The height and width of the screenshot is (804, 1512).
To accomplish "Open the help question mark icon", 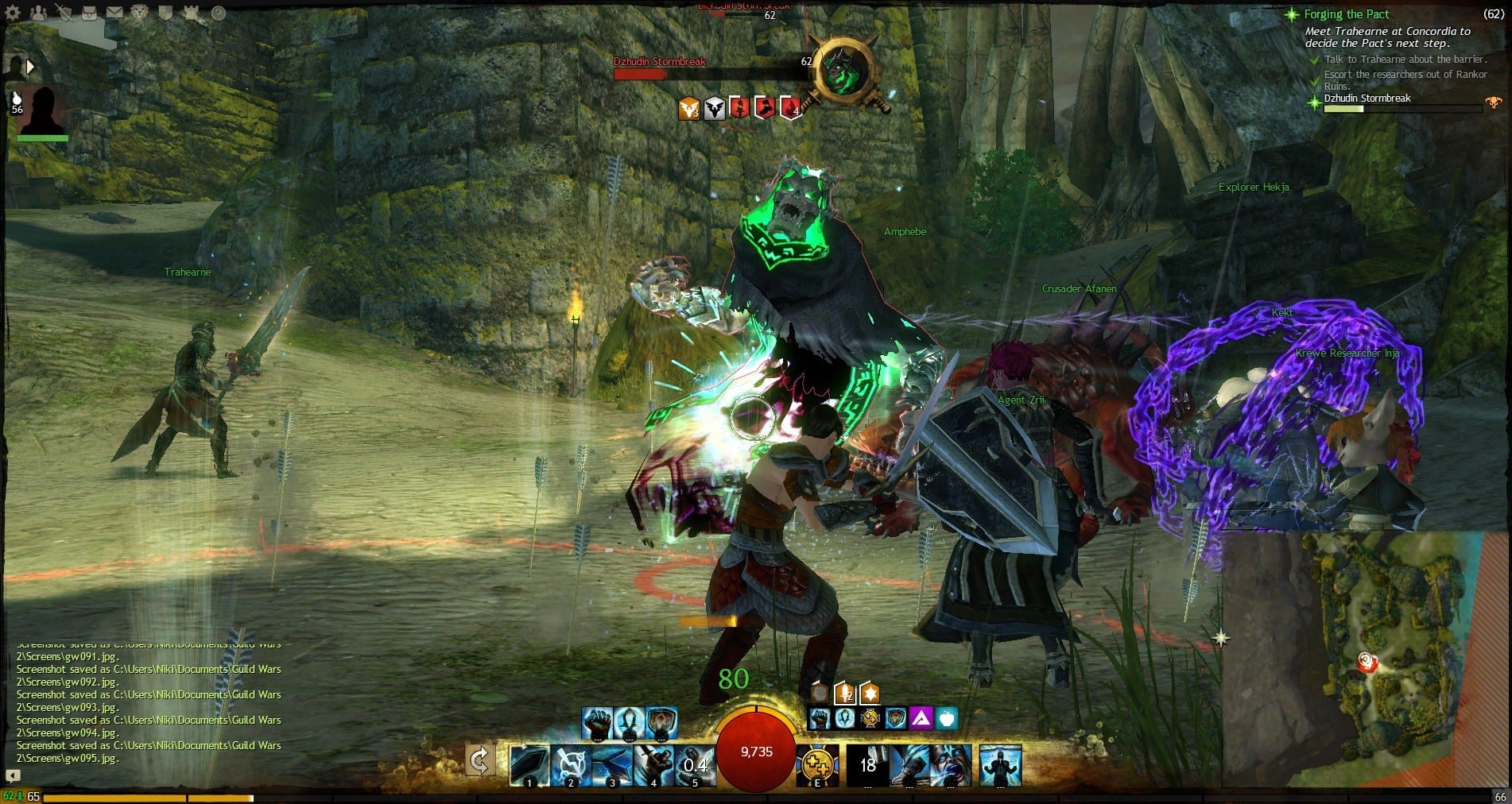I will (218, 13).
